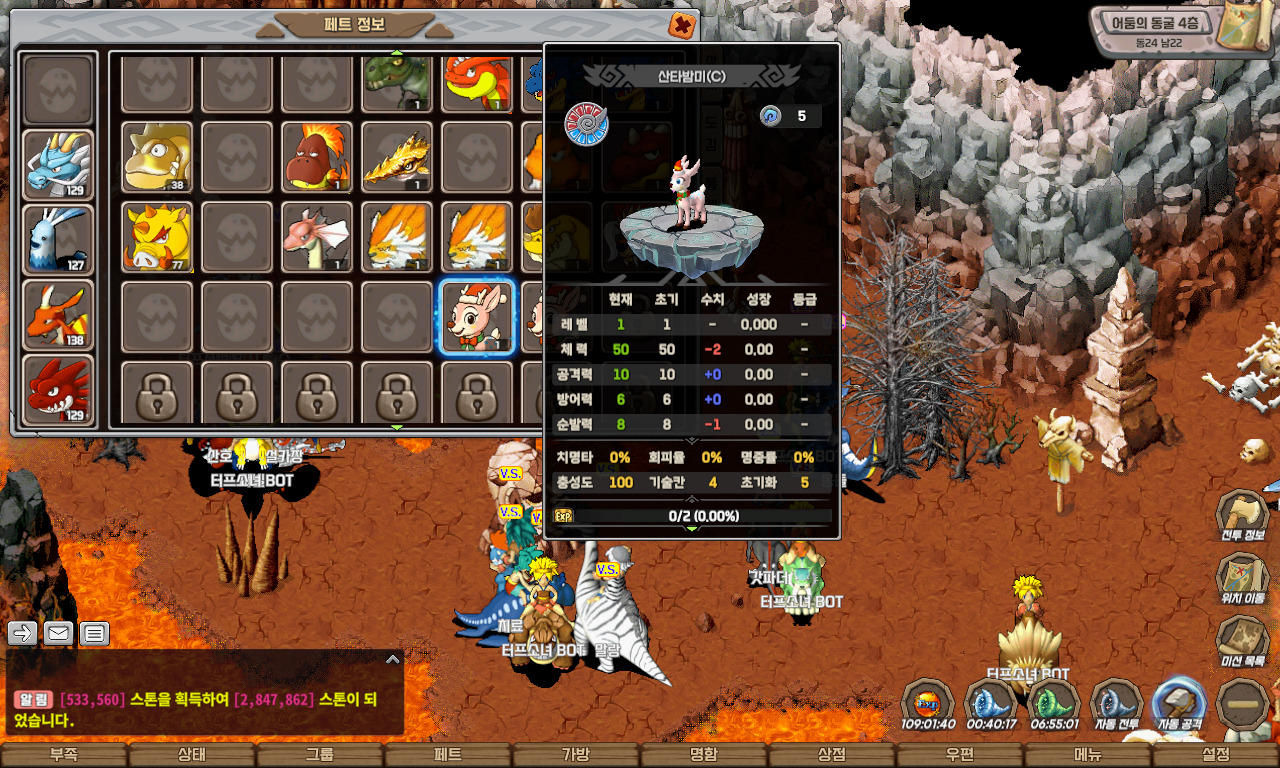The width and height of the screenshot is (1280, 768).
Task: Open the 상태 status menu
Action: coord(192,755)
